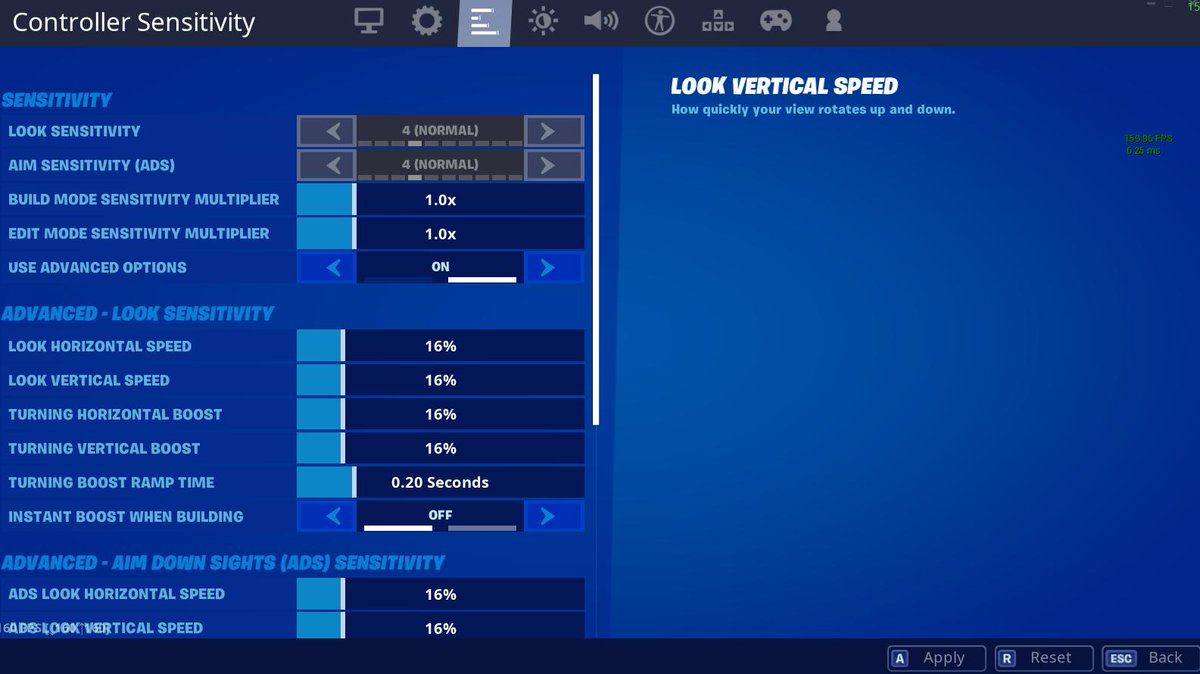Viewport: 1200px width, 674px height.
Task: Go back with the Back button
Action: tap(1150, 658)
